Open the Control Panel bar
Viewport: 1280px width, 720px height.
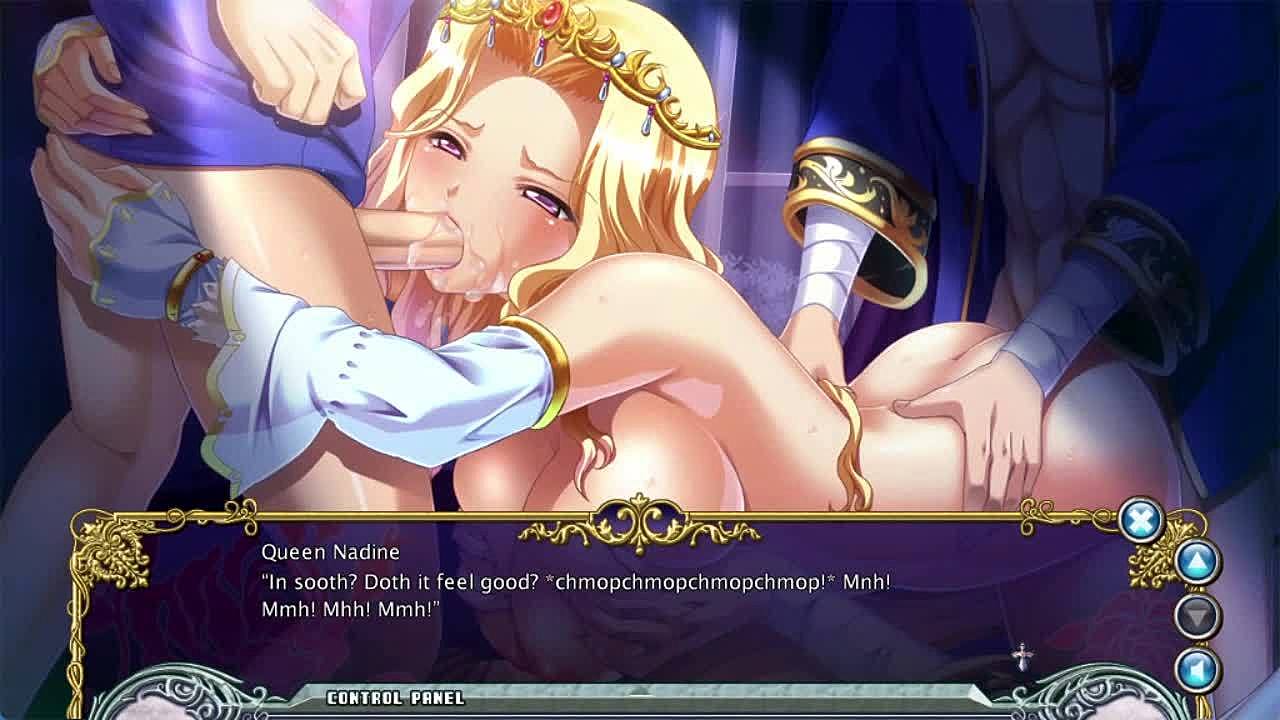click(x=396, y=698)
